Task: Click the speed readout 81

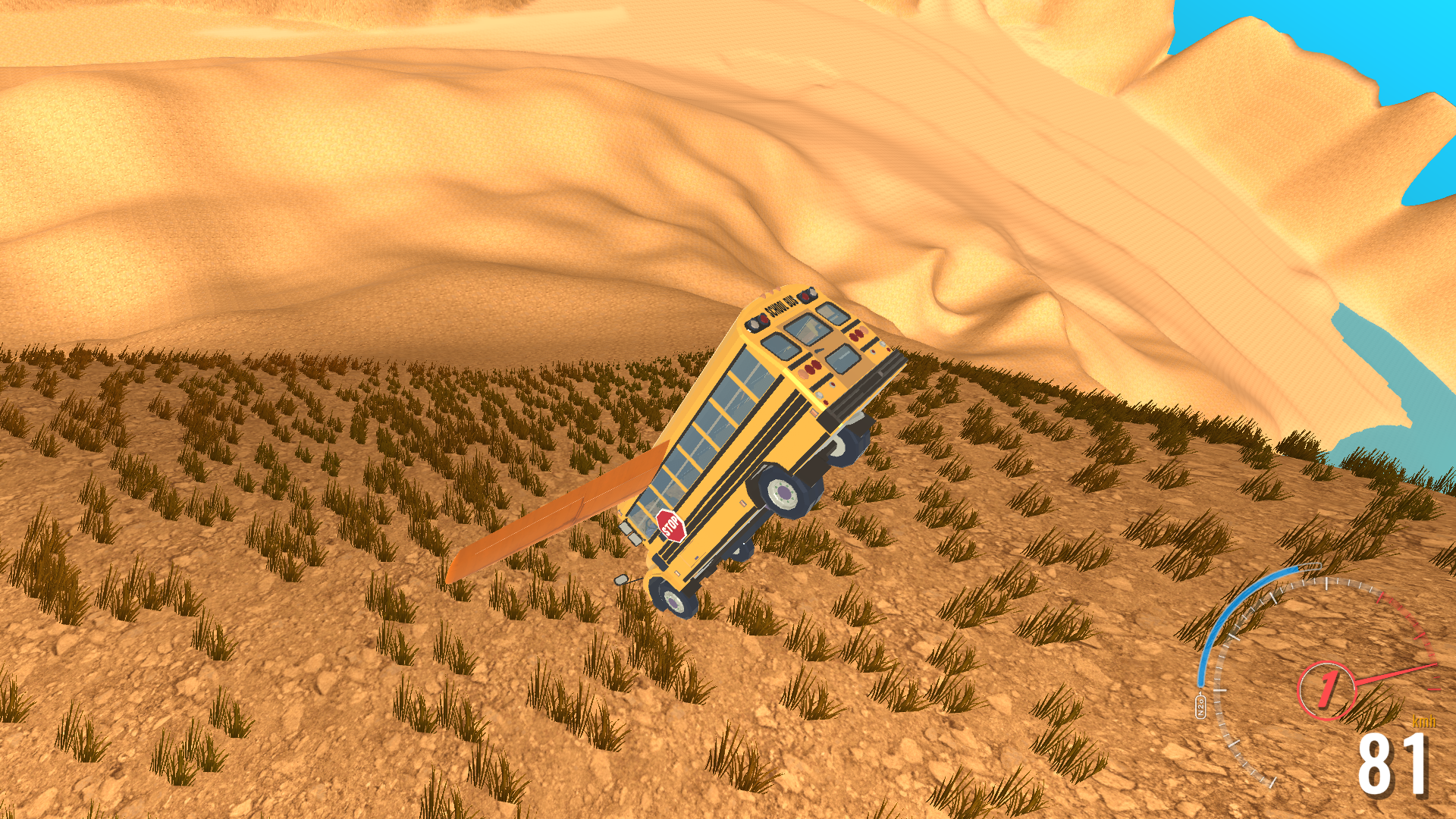Action: pos(1391,764)
